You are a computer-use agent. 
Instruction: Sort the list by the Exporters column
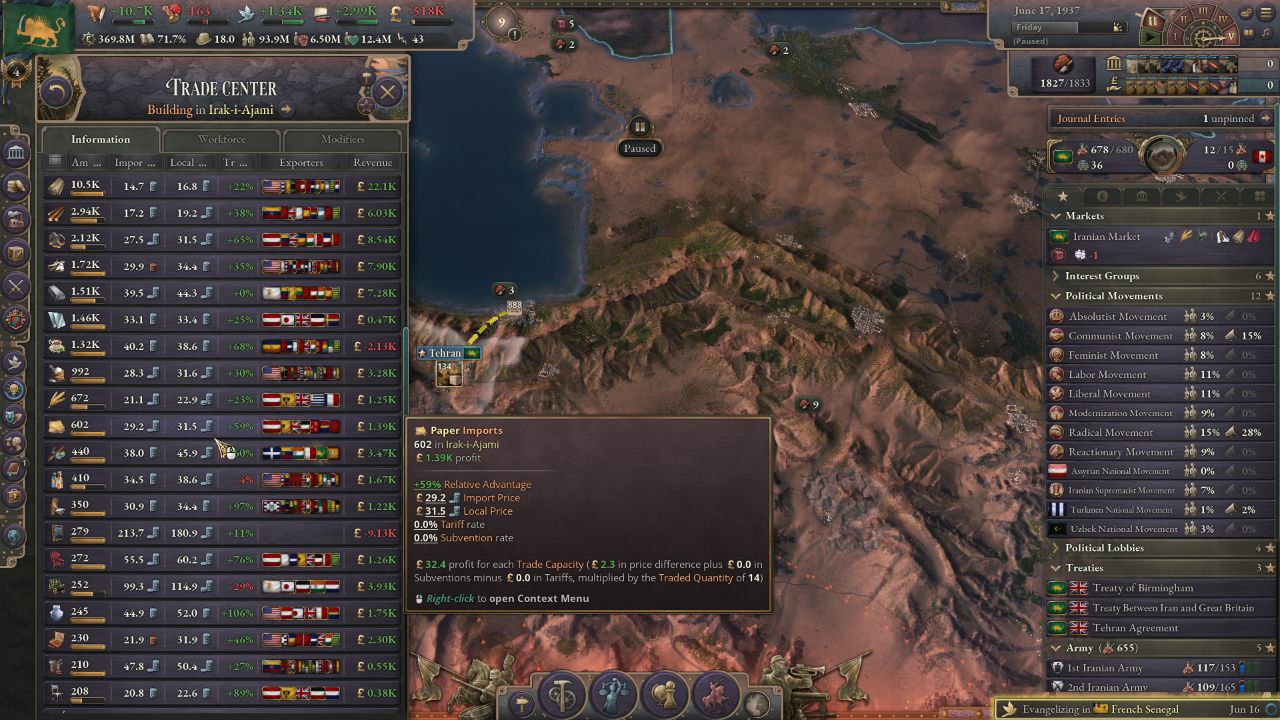(x=301, y=163)
